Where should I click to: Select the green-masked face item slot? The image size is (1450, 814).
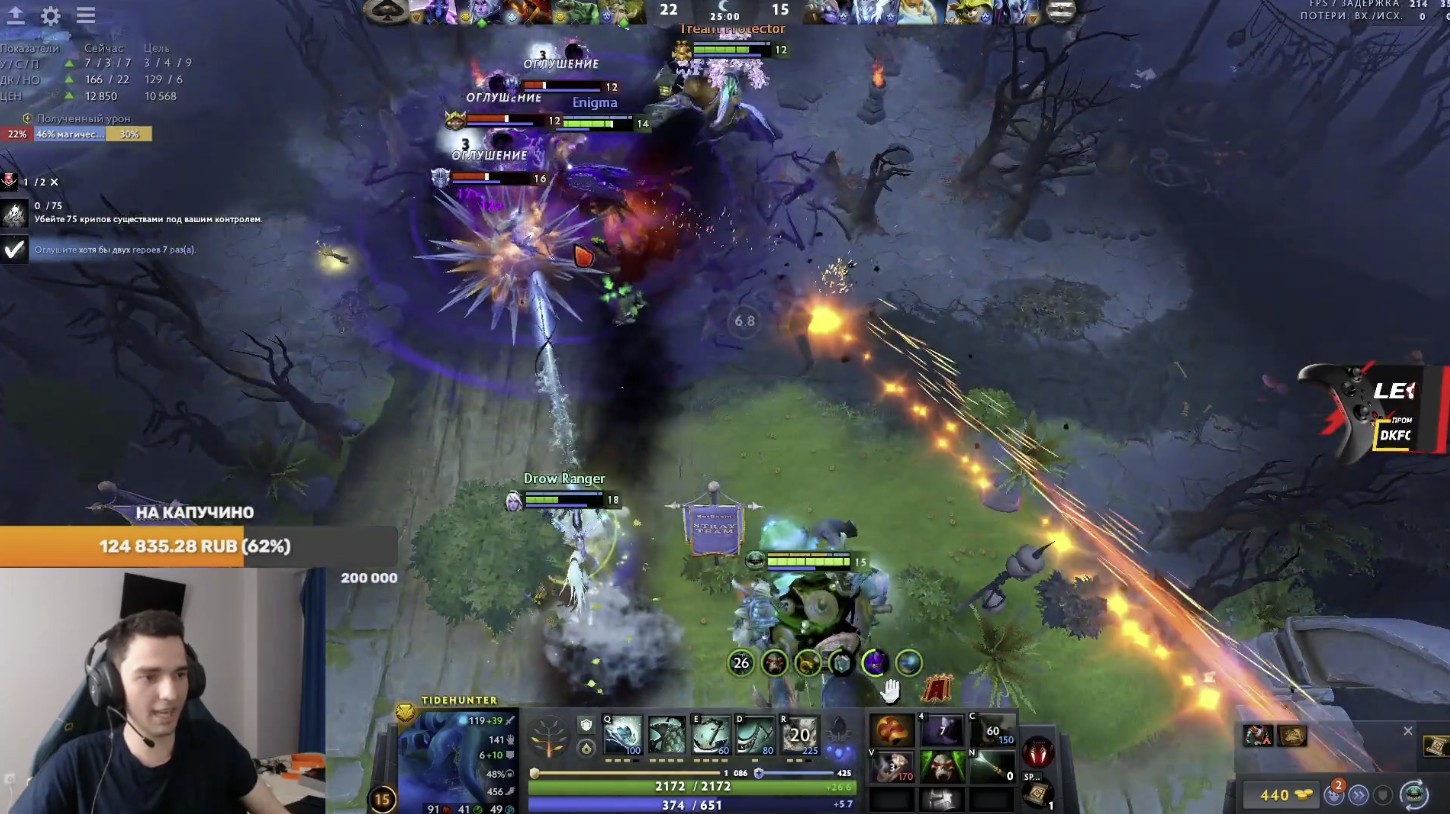pos(942,768)
